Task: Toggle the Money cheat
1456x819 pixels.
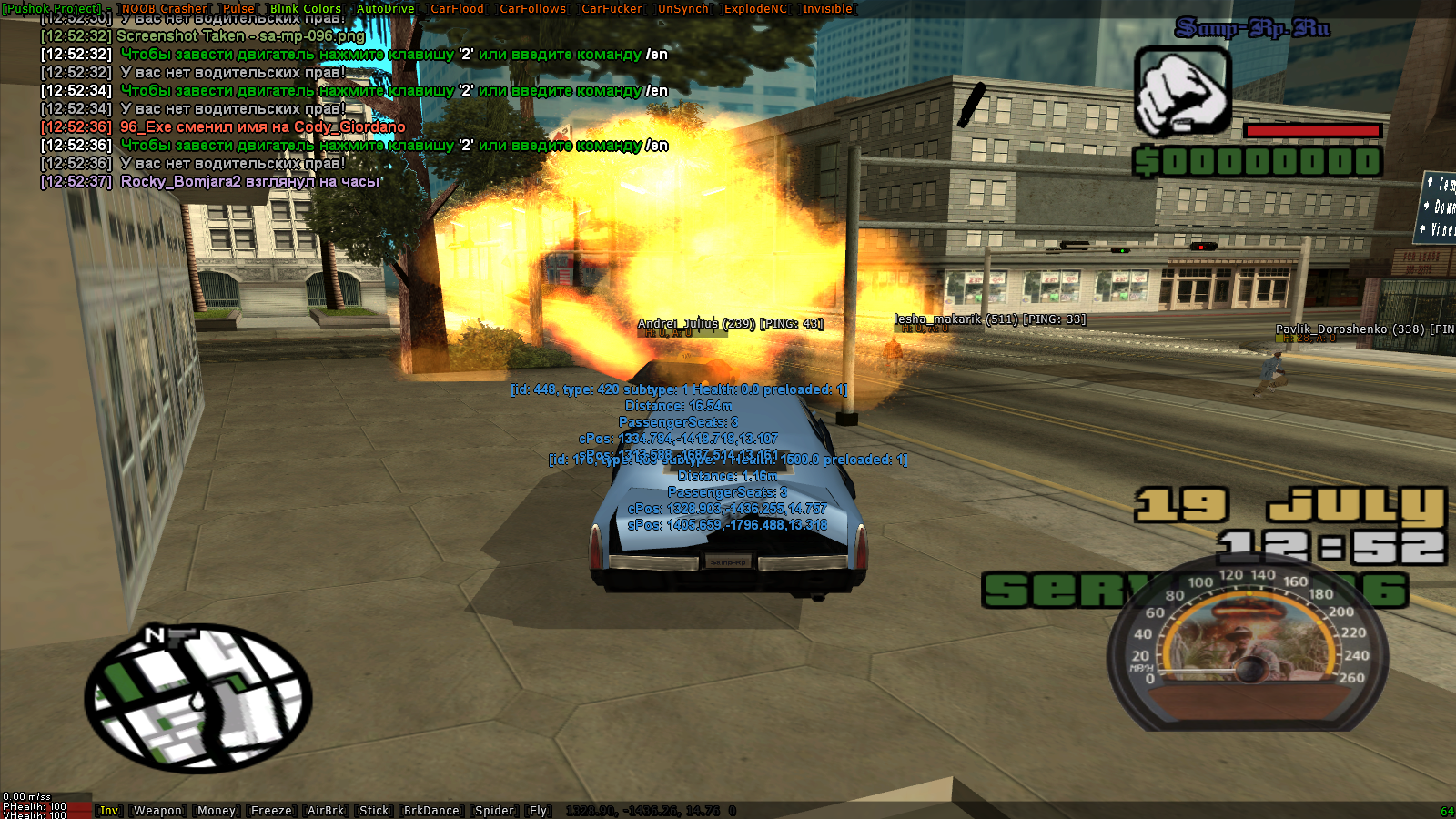Action: (217, 811)
